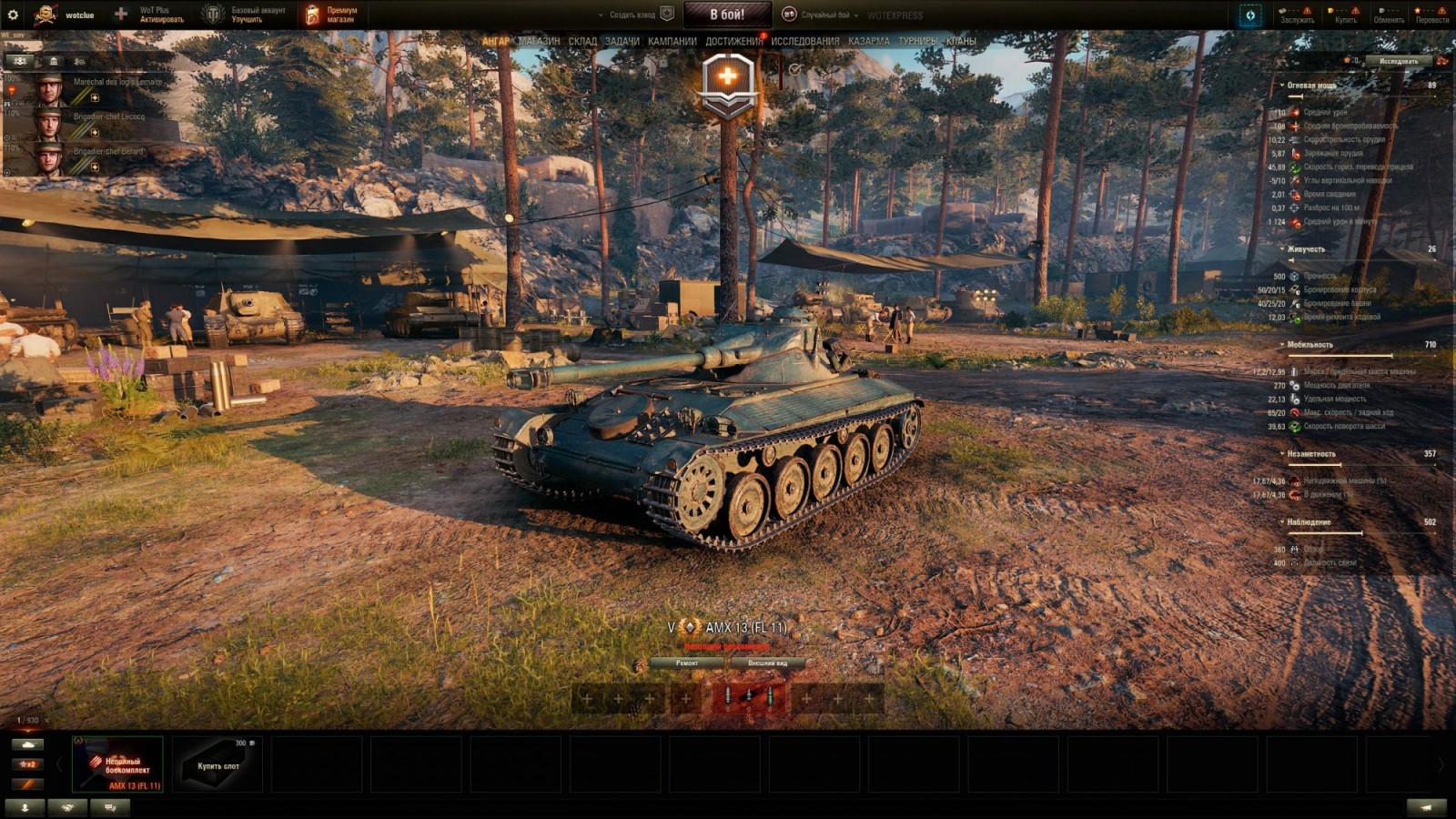This screenshot has height=819, width=1456.
Task: Expand the Создать взвод dropdown chevron
Action: [x=601, y=14]
